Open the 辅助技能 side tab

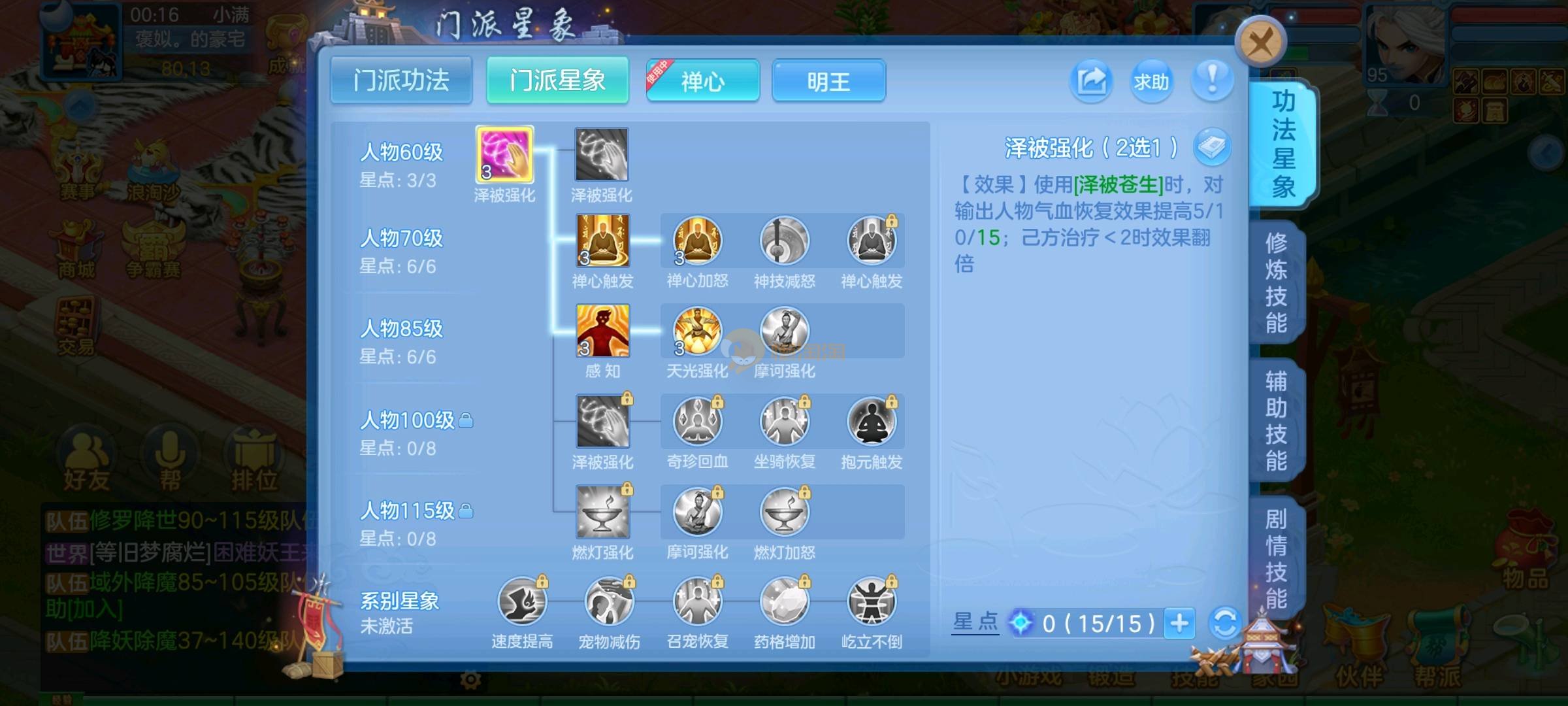1275,420
